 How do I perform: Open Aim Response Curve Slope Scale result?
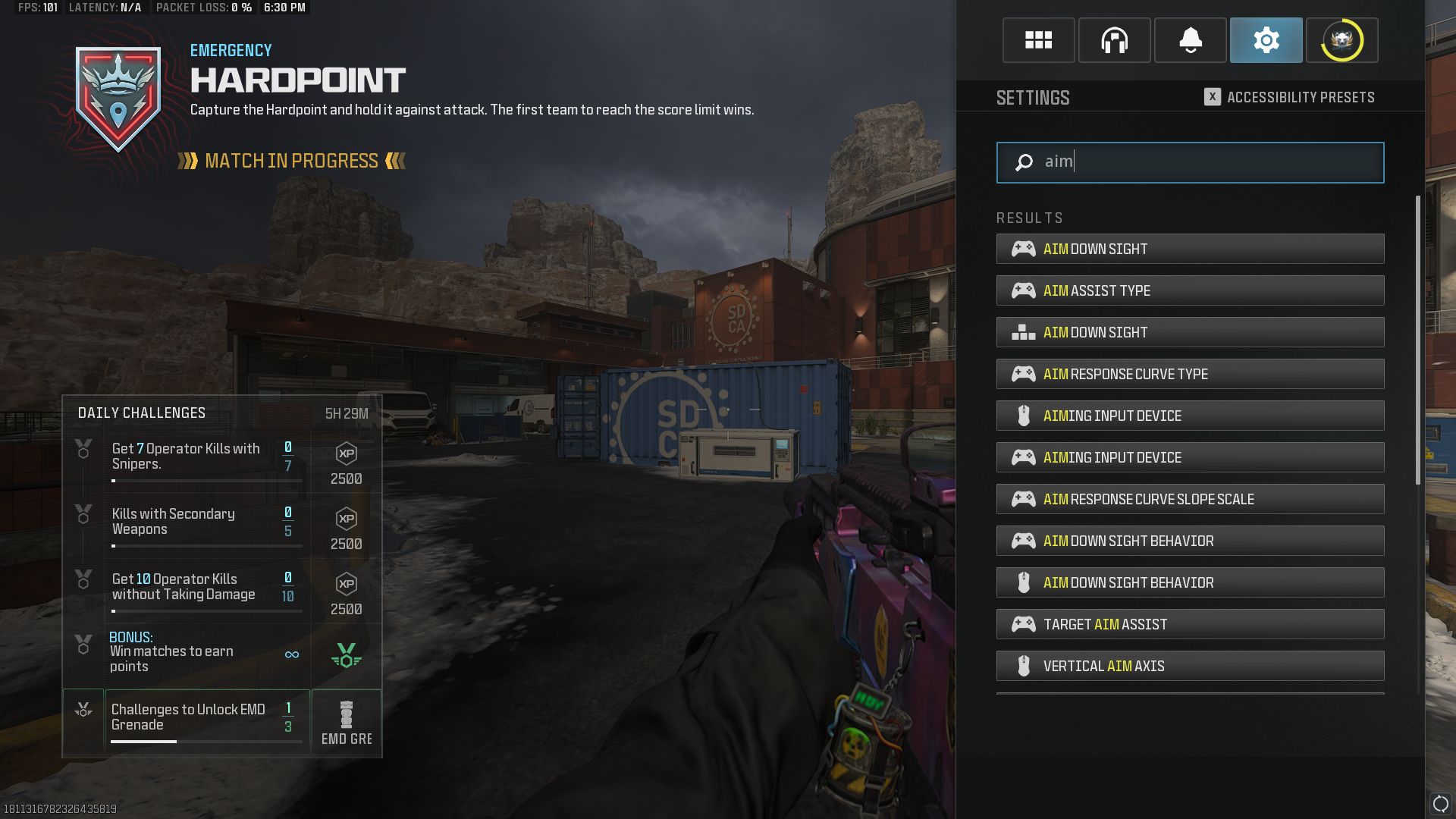1190,499
